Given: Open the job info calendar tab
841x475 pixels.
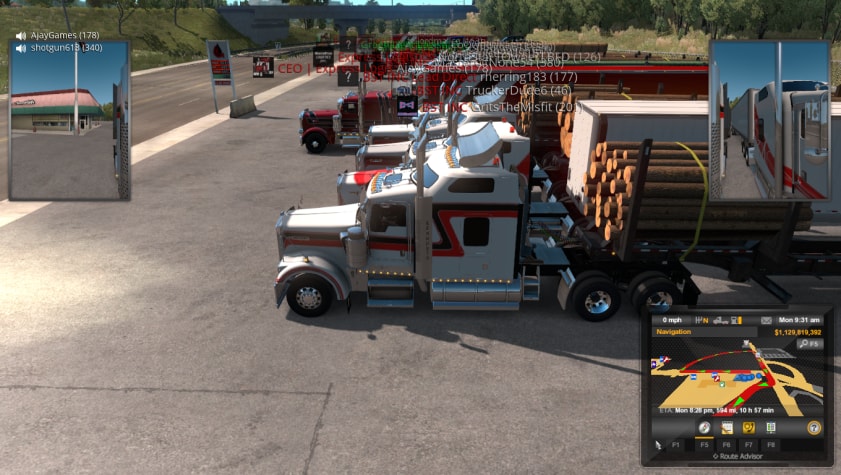Looking at the screenshot, I should pos(726,427).
